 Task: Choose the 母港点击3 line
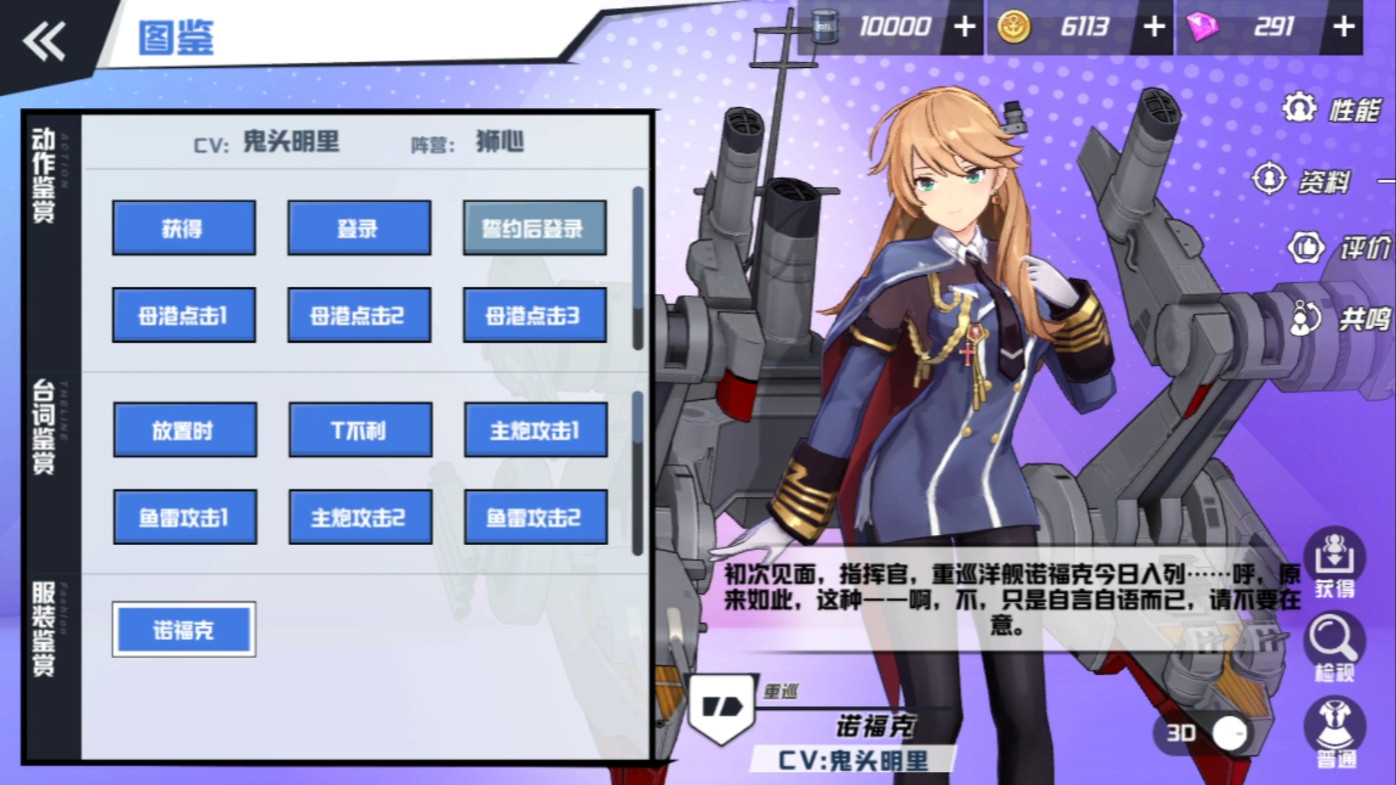click(x=534, y=316)
